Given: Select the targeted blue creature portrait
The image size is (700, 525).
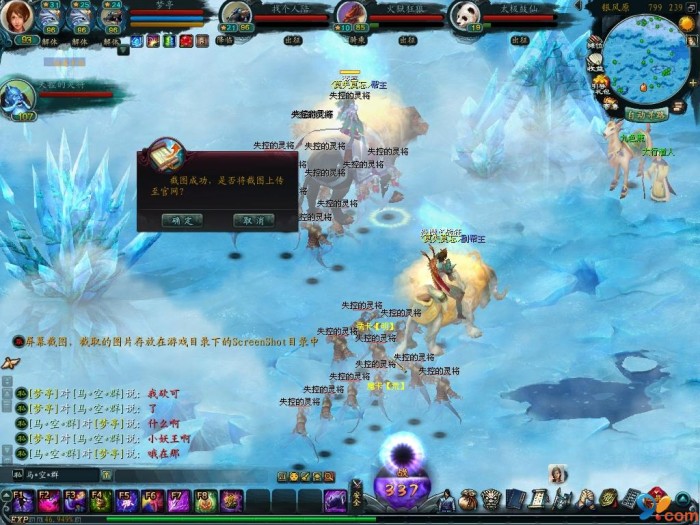Looking at the screenshot, I should pos(18,95).
